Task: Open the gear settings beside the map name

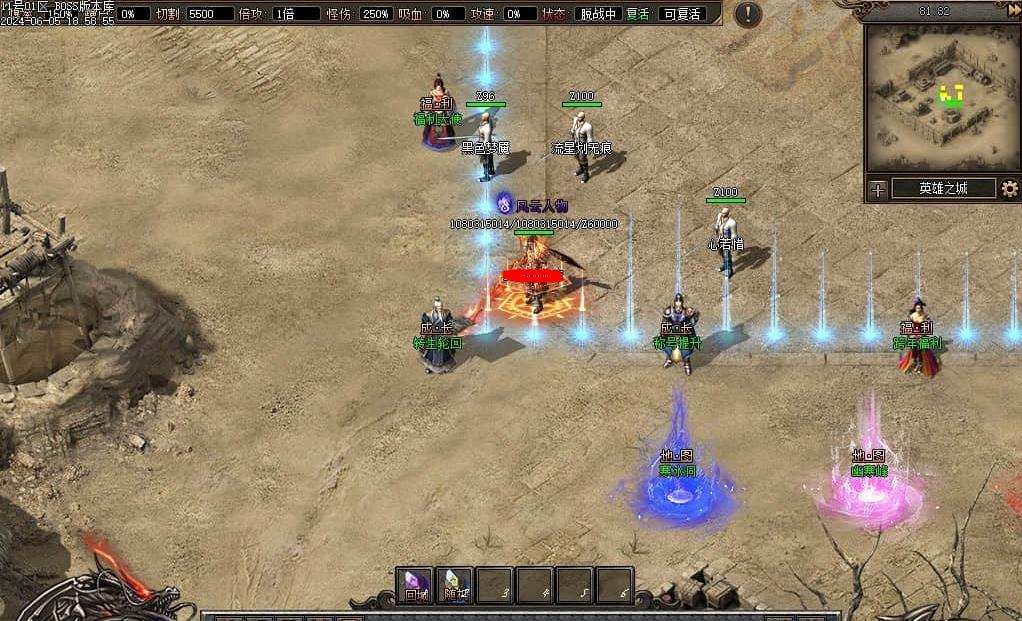Action: coord(1010,188)
